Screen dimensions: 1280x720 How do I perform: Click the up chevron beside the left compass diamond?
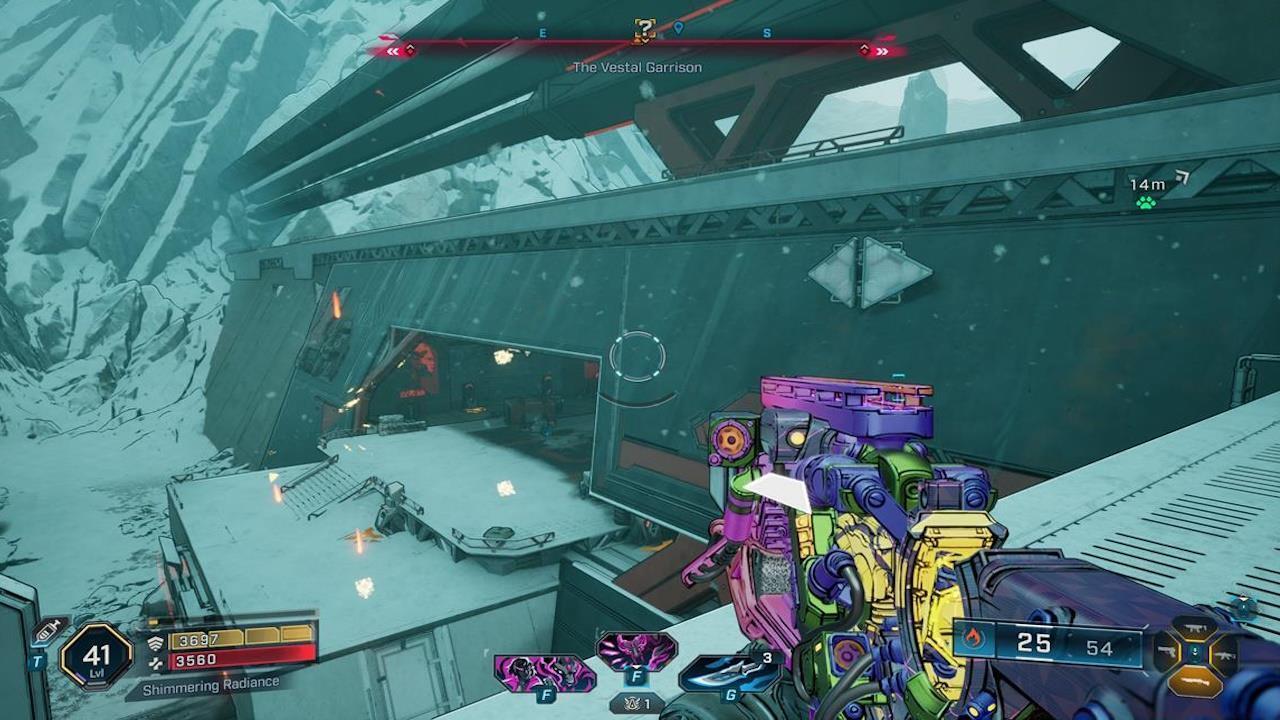(x=410, y=48)
